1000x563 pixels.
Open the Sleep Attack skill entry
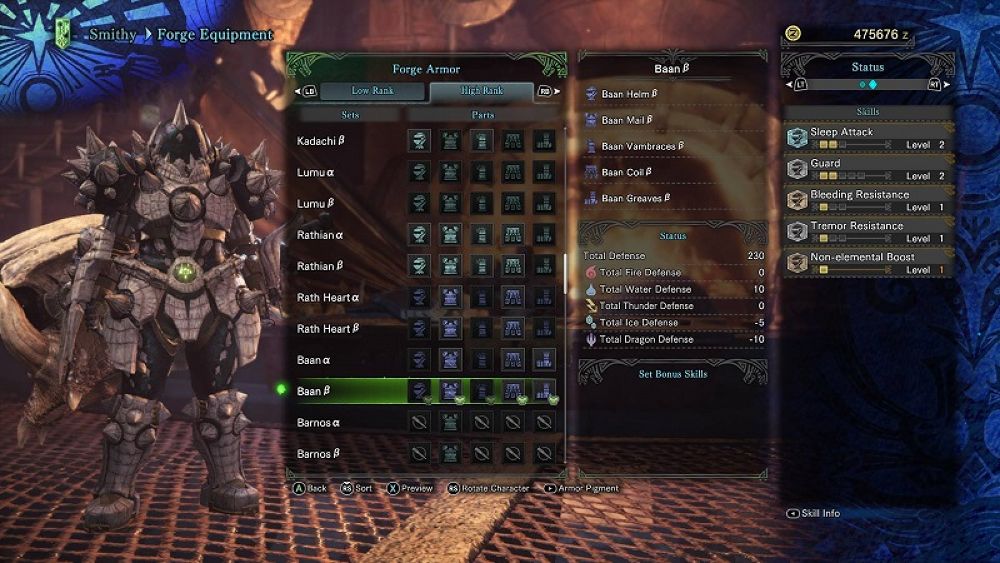[x=868, y=138]
